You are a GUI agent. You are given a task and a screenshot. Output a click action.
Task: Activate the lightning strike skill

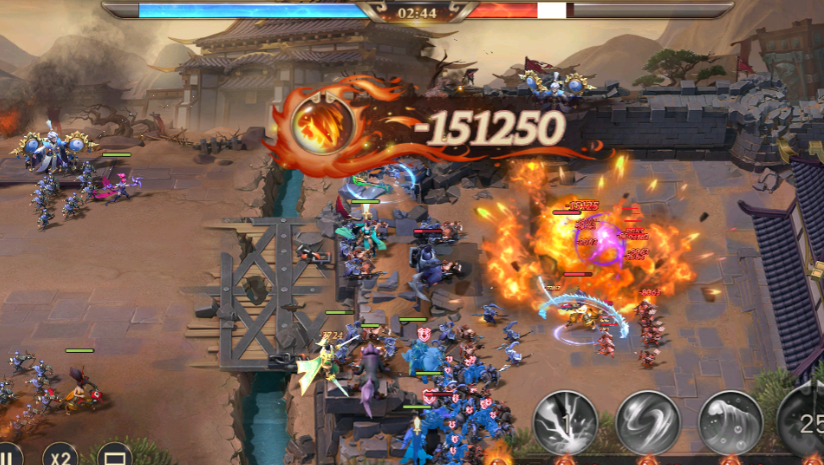[x=565, y=422]
